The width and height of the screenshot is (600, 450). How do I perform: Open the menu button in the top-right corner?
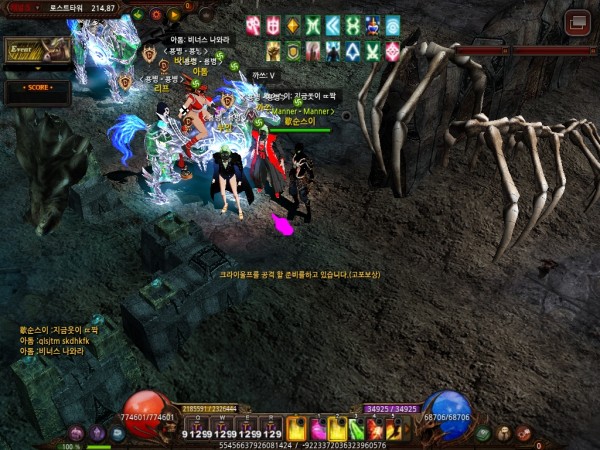(577, 21)
